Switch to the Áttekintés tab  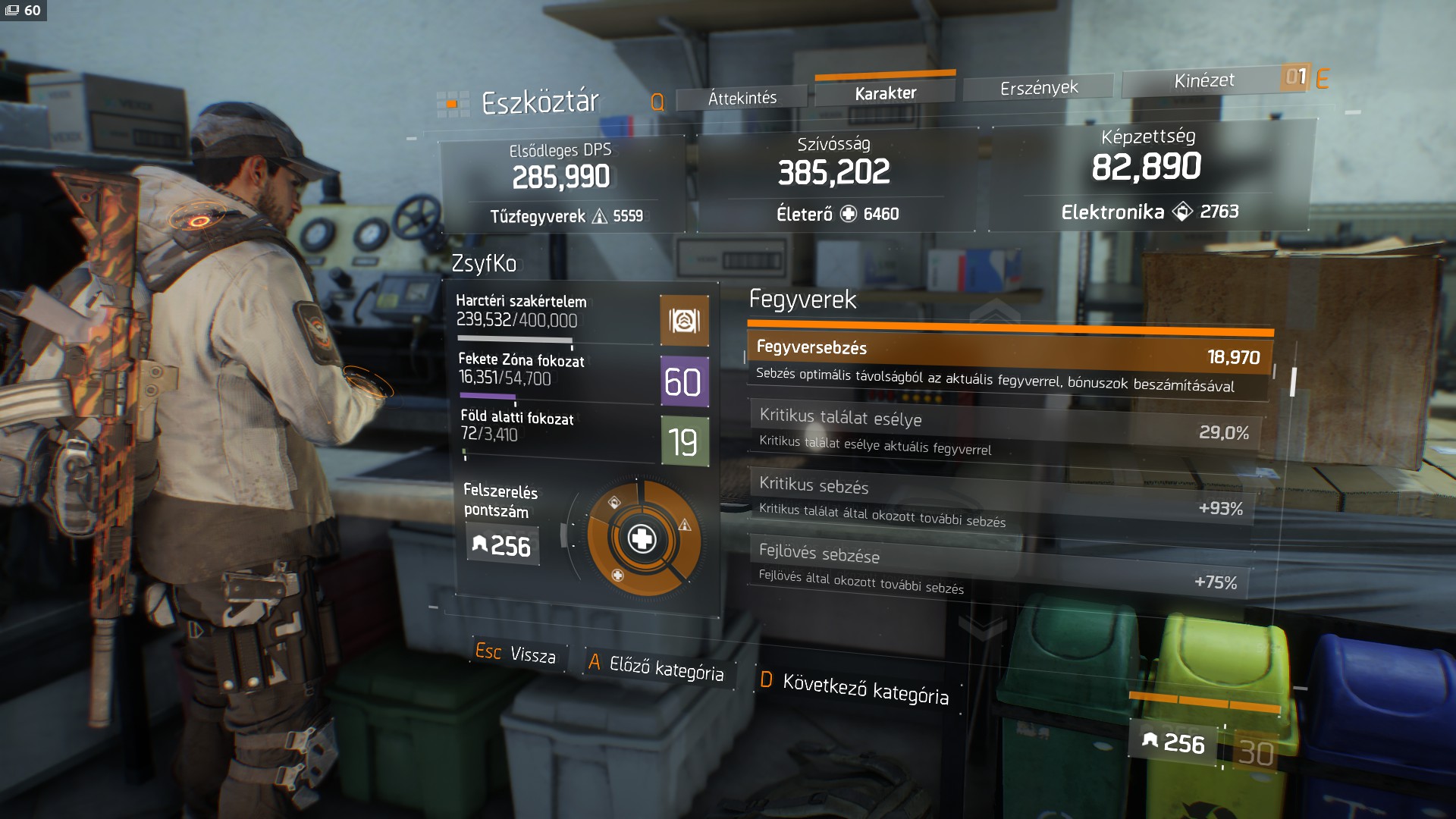(742, 98)
